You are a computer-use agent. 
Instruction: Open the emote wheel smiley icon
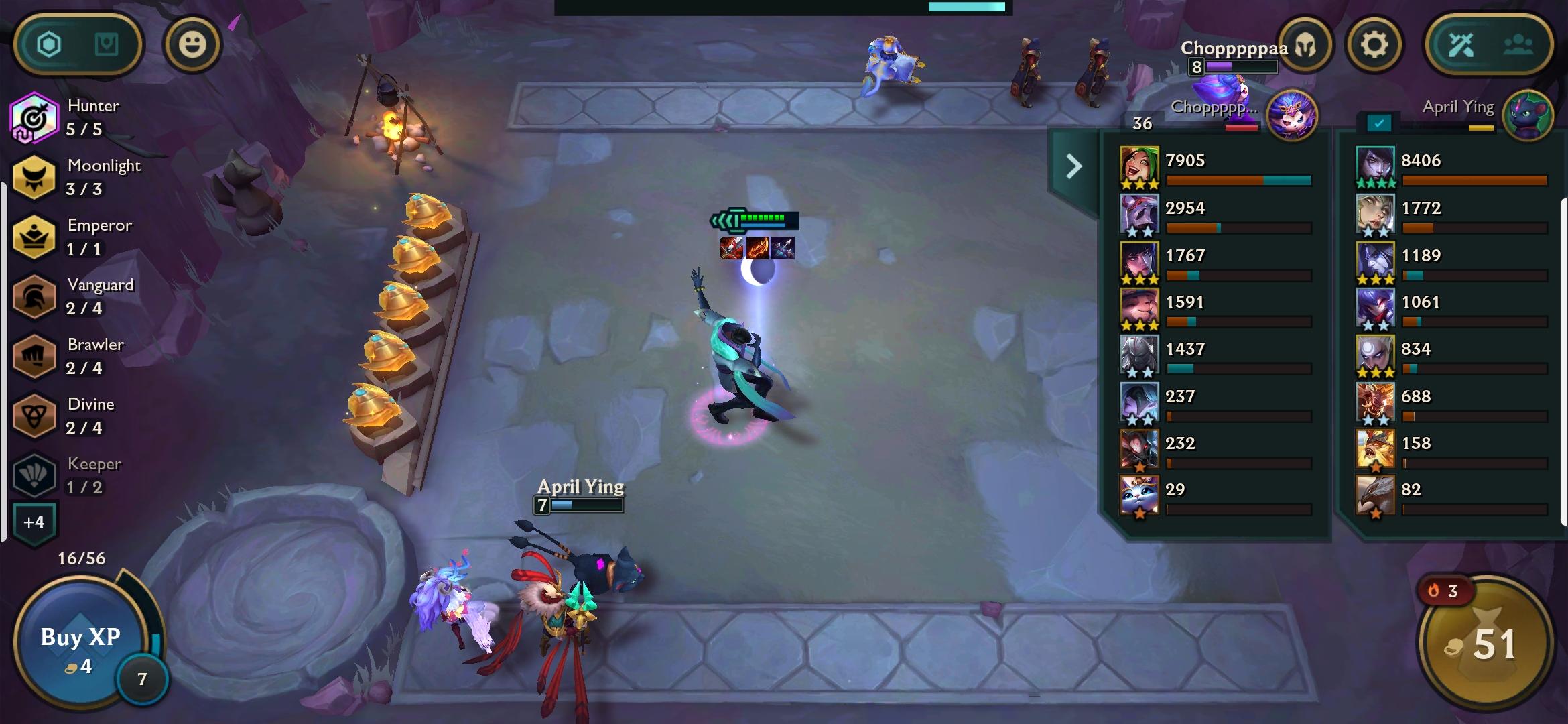click(194, 44)
